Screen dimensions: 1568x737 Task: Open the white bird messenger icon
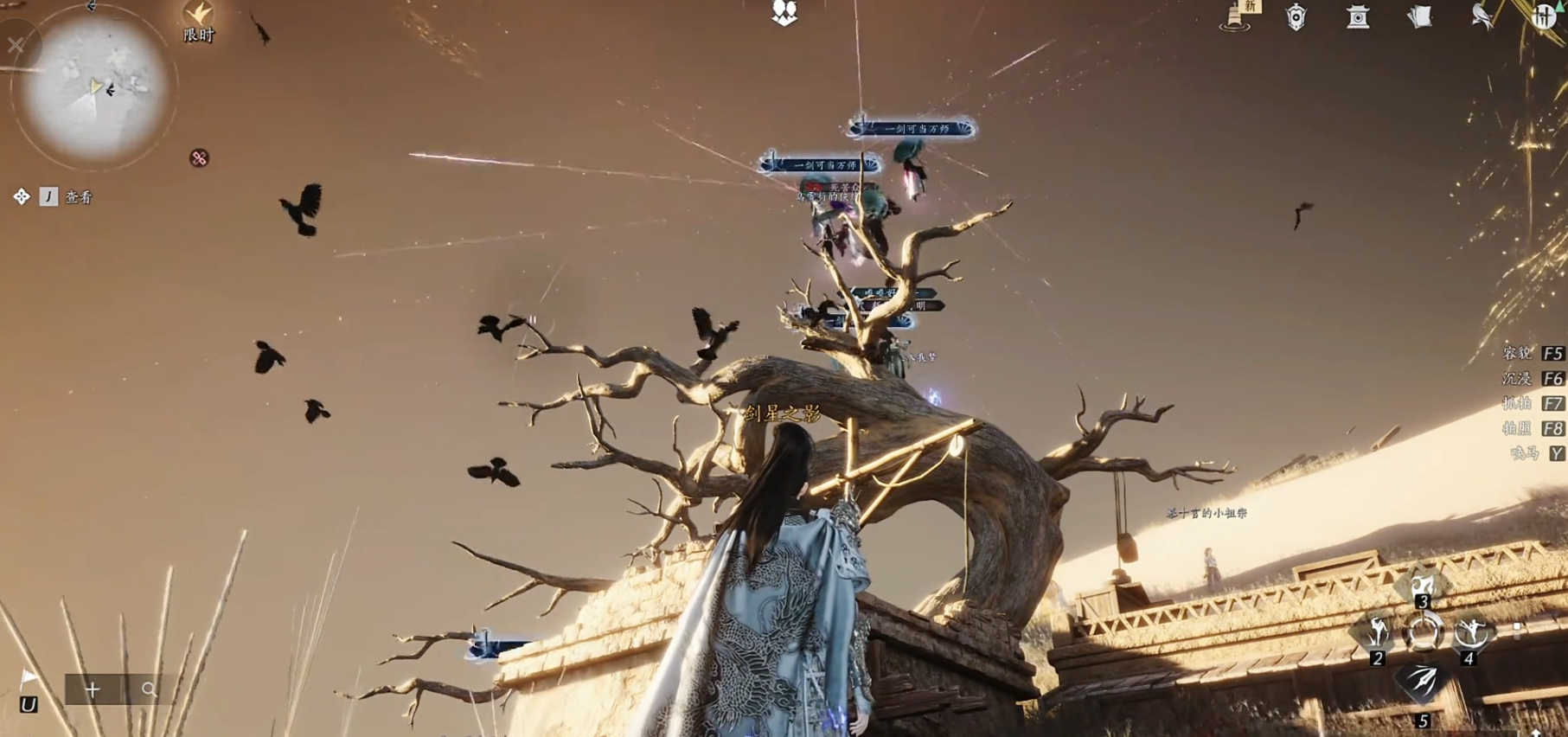click(x=1482, y=16)
